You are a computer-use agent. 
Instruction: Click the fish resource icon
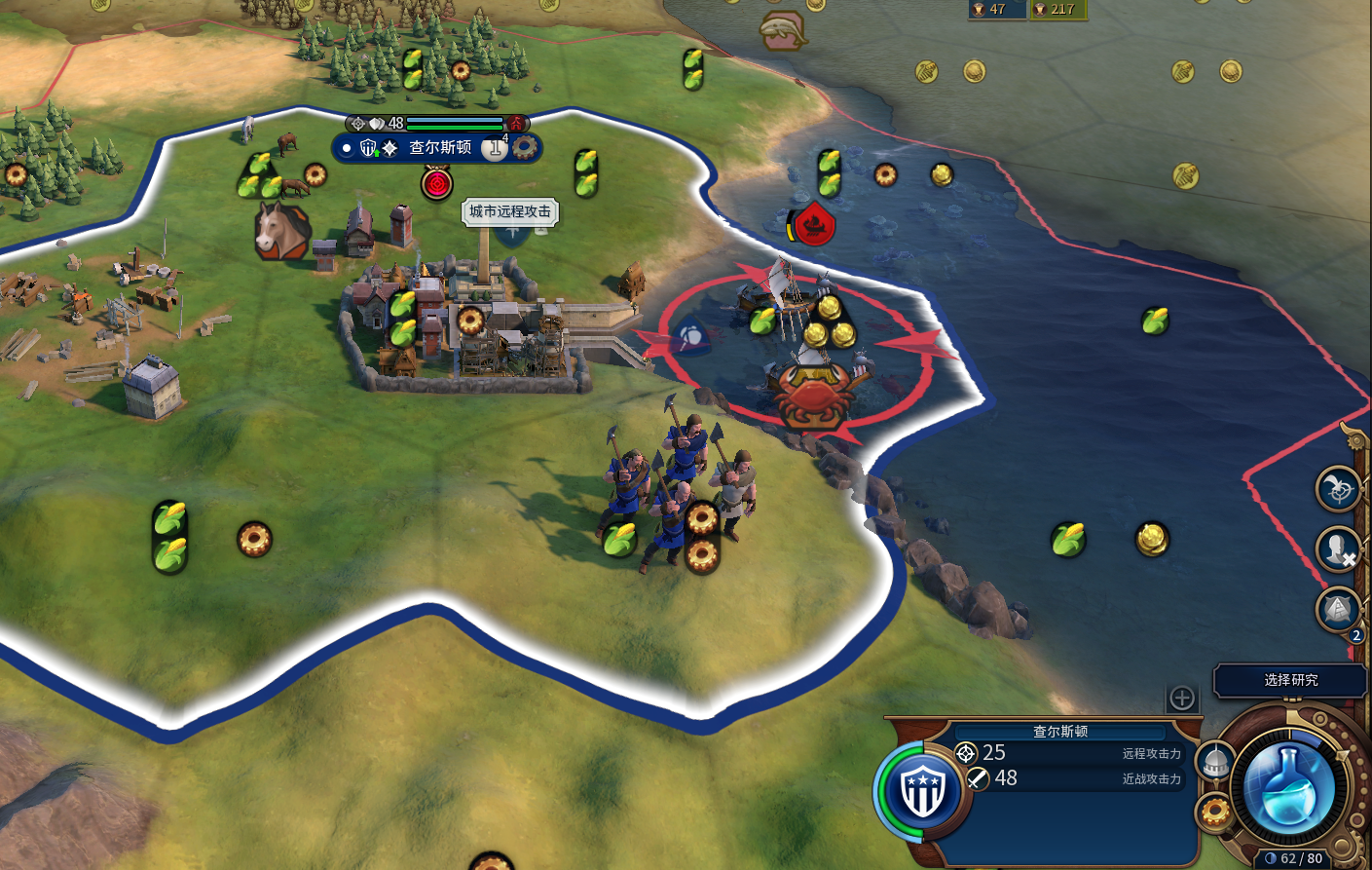[783, 29]
